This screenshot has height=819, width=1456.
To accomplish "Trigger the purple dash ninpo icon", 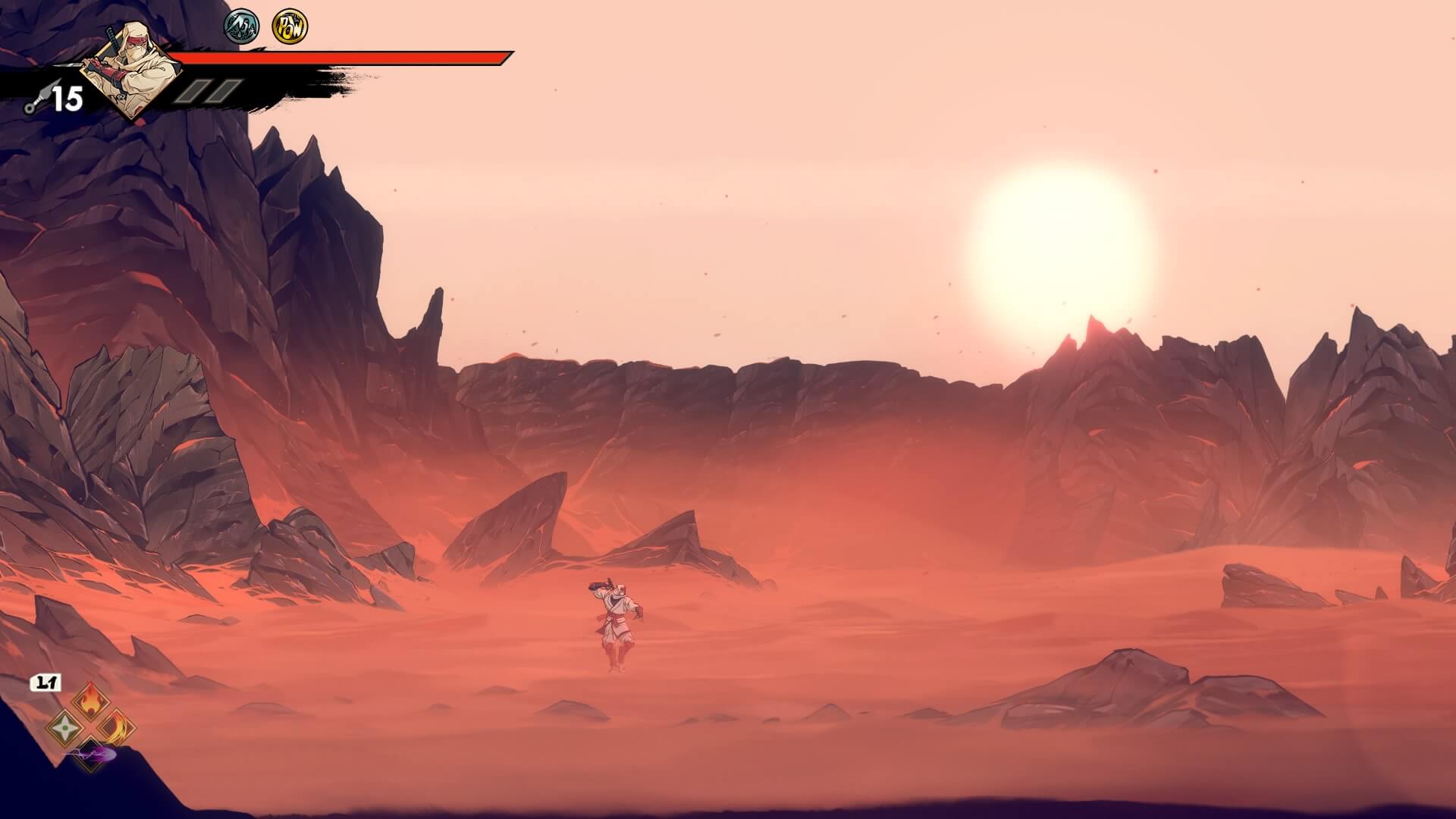I will (x=93, y=755).
